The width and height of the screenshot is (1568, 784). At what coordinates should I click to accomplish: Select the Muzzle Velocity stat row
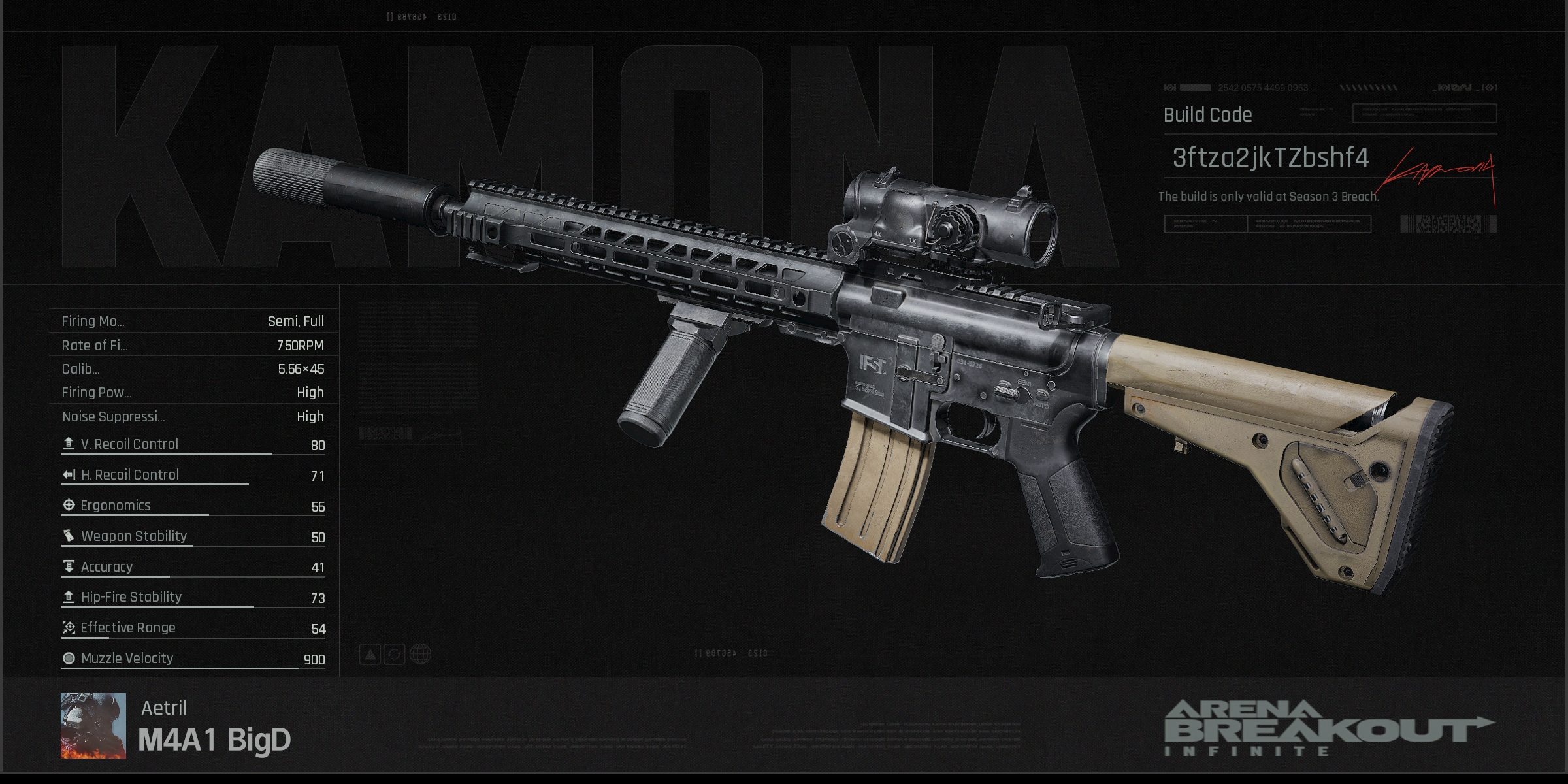193,659
